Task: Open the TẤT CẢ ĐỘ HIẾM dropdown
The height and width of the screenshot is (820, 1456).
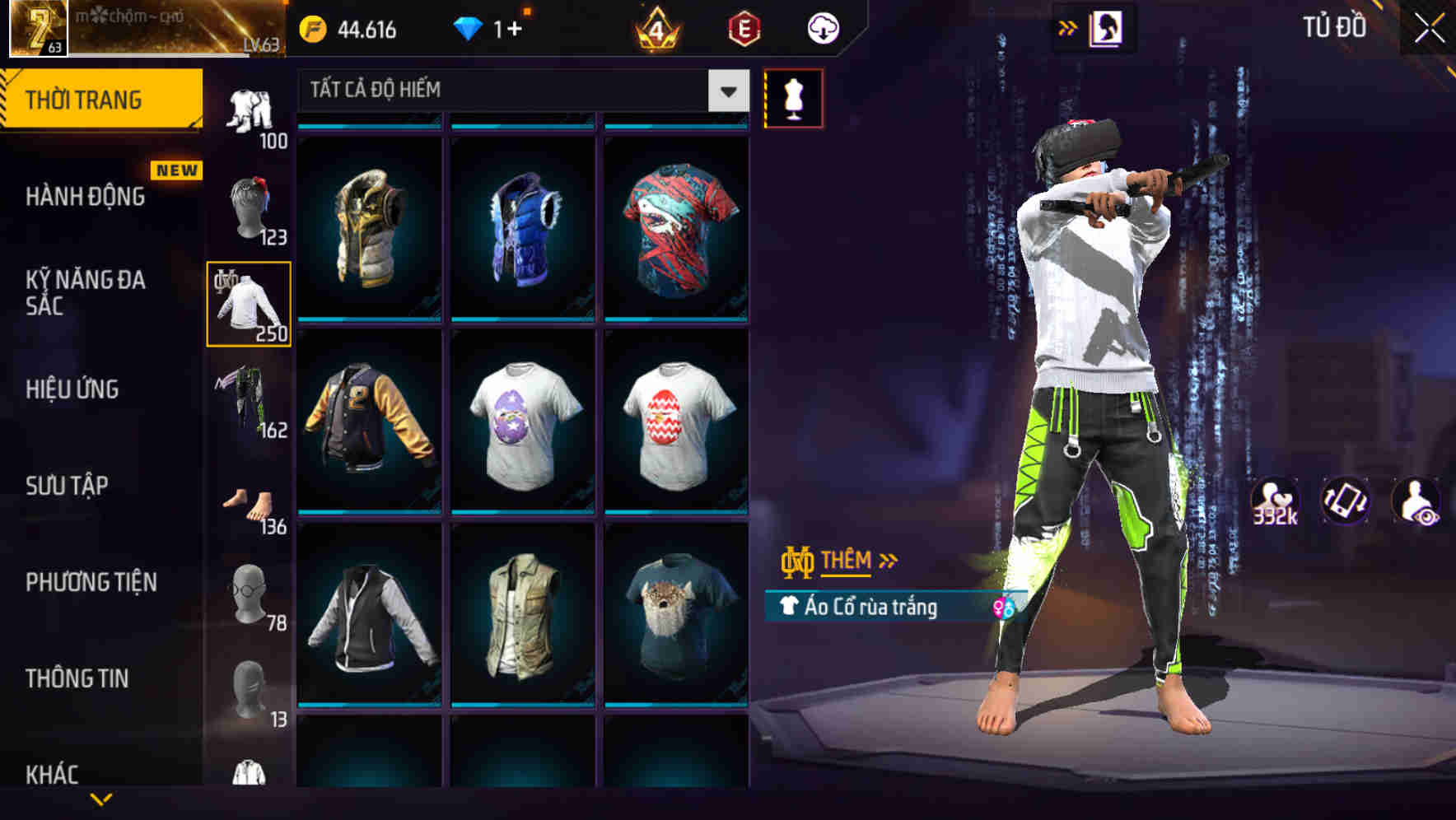Action: coord(519,91)
